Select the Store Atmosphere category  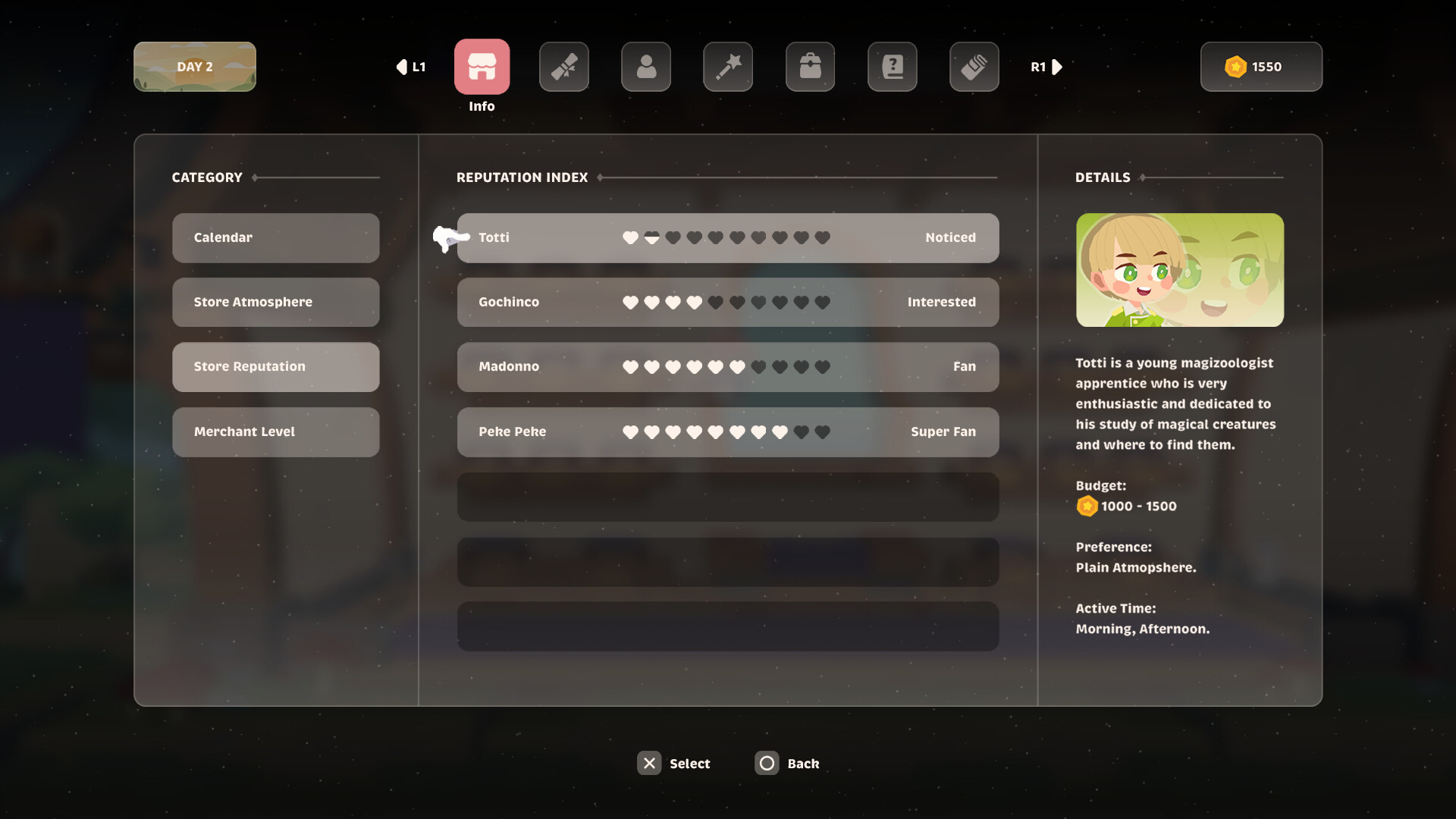click(275, 302)
